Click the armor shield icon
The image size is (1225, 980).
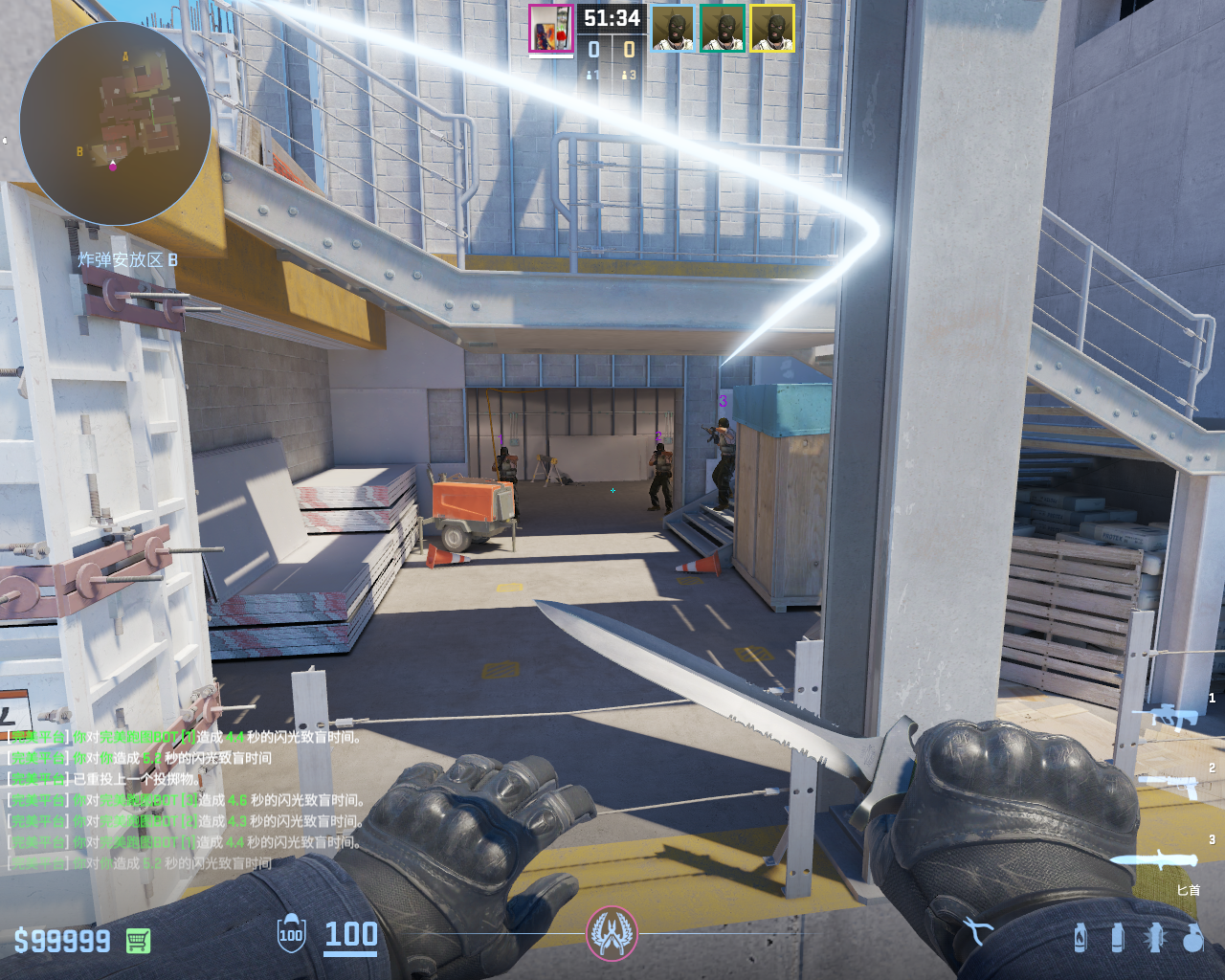click(x=291, y=934)
